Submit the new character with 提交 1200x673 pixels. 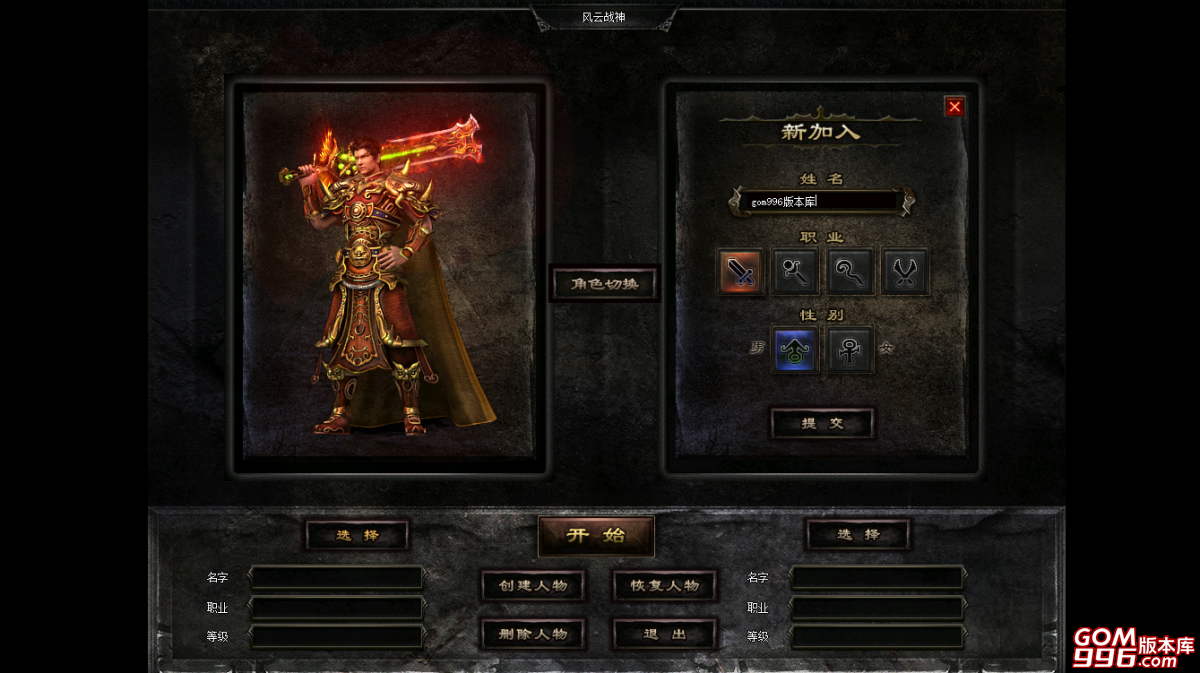click(822, 423)
